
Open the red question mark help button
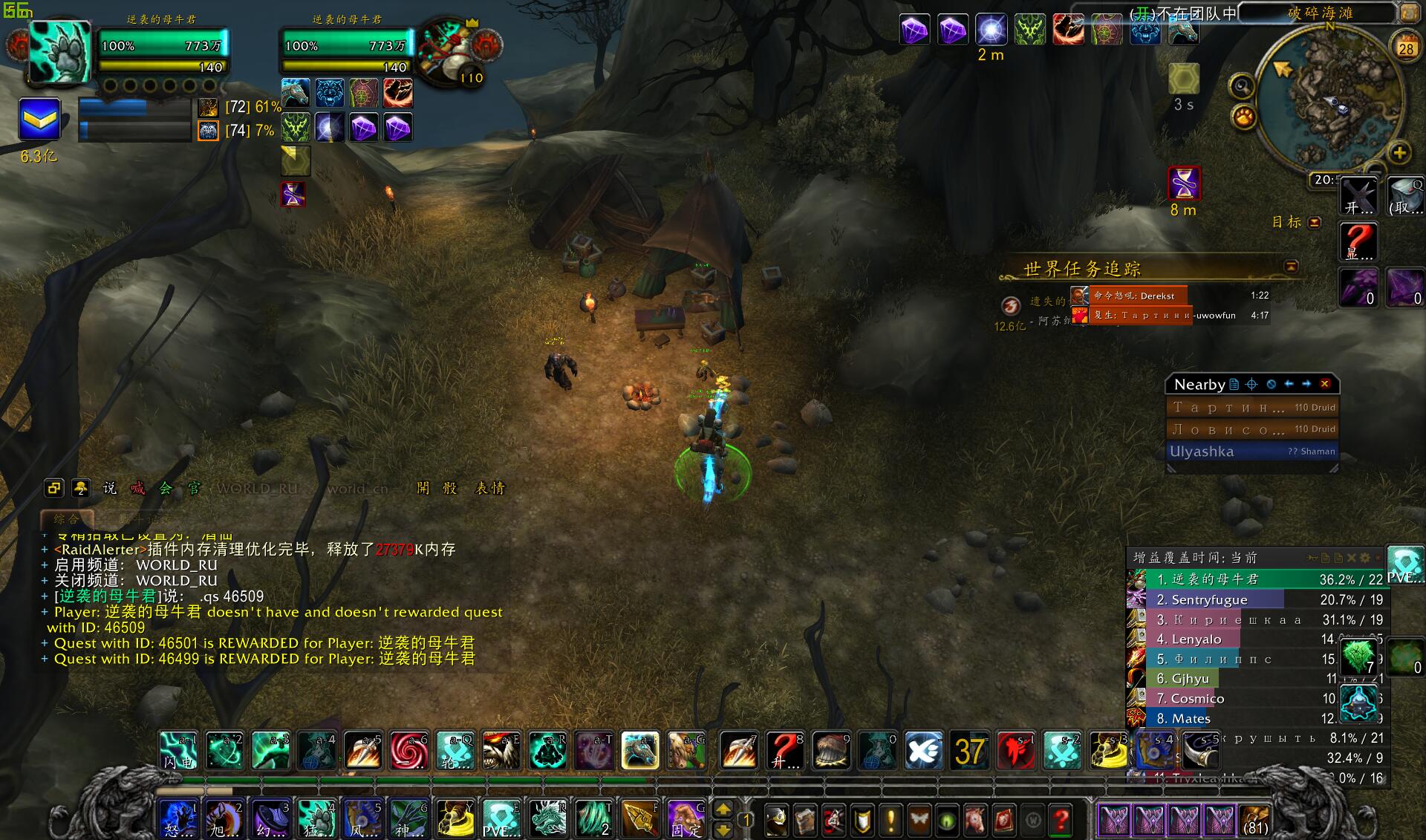pos(1062,820)
